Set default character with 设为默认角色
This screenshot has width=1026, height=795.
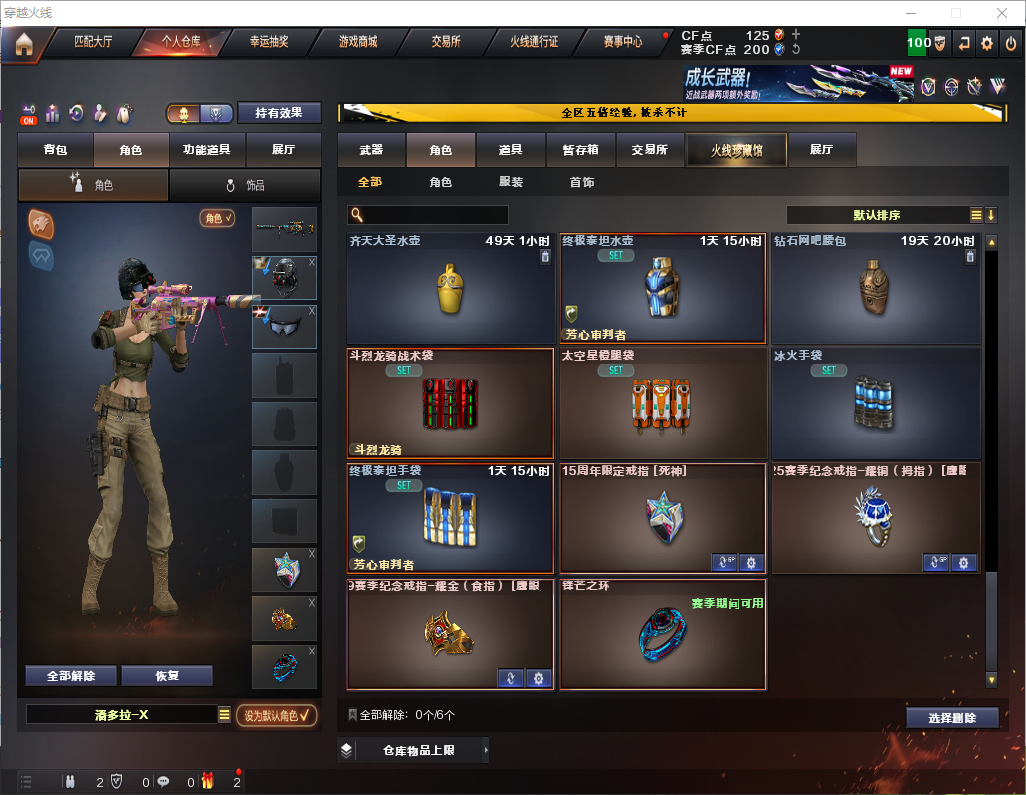tap(276, 715)
